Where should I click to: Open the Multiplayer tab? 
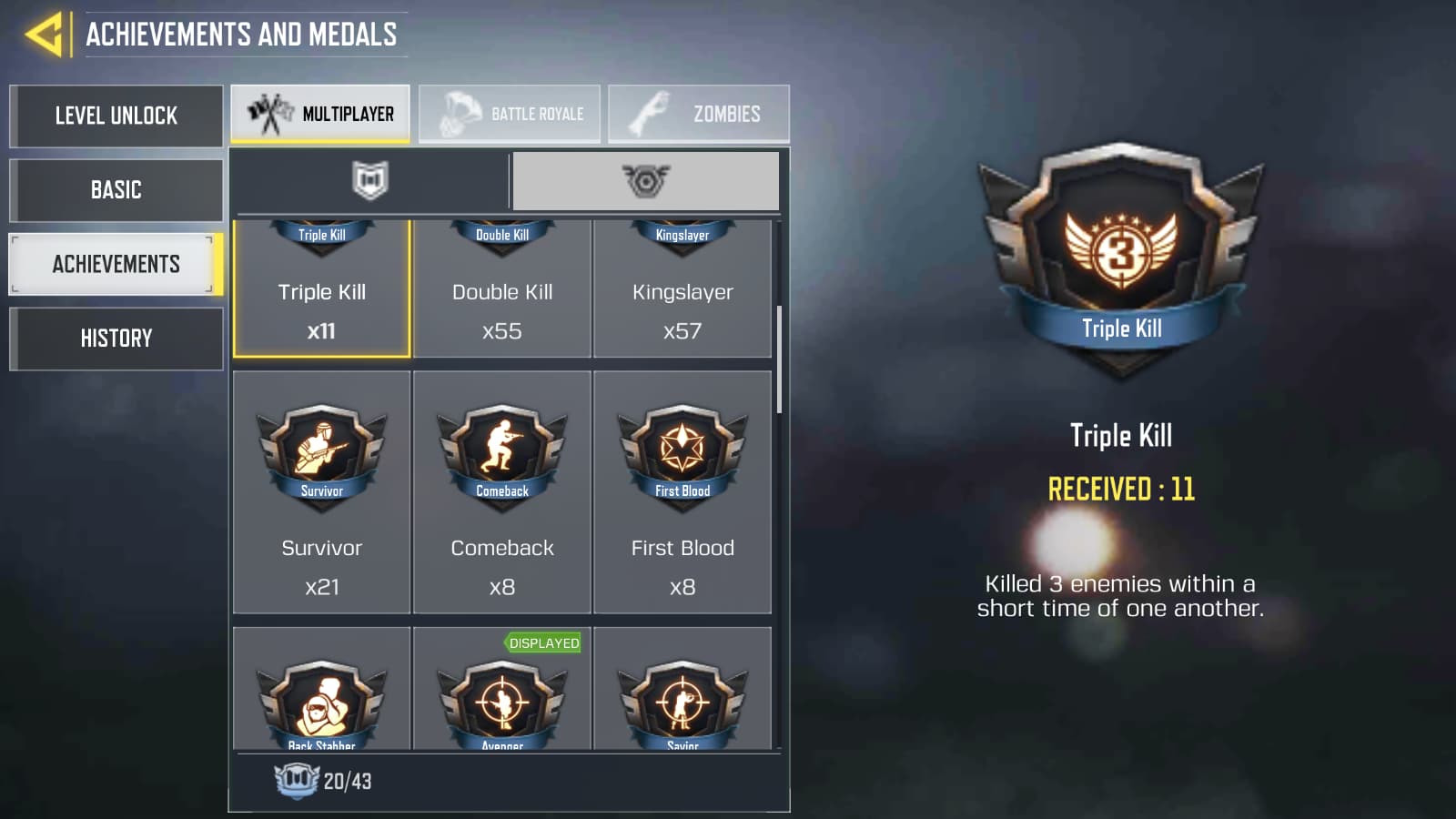coord(321,113)
